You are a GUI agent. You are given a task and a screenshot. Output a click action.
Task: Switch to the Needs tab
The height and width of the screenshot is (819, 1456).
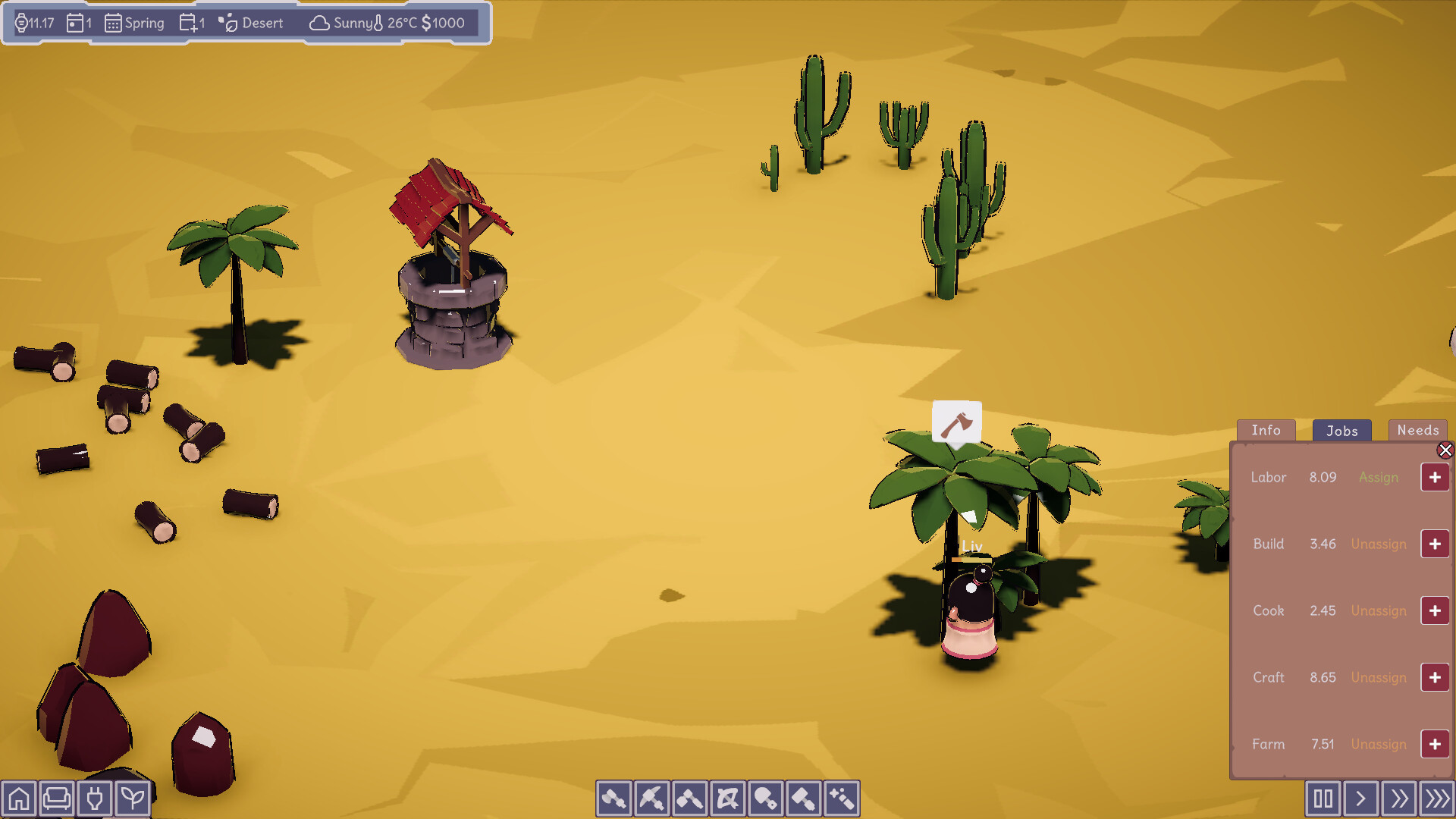1417,430
